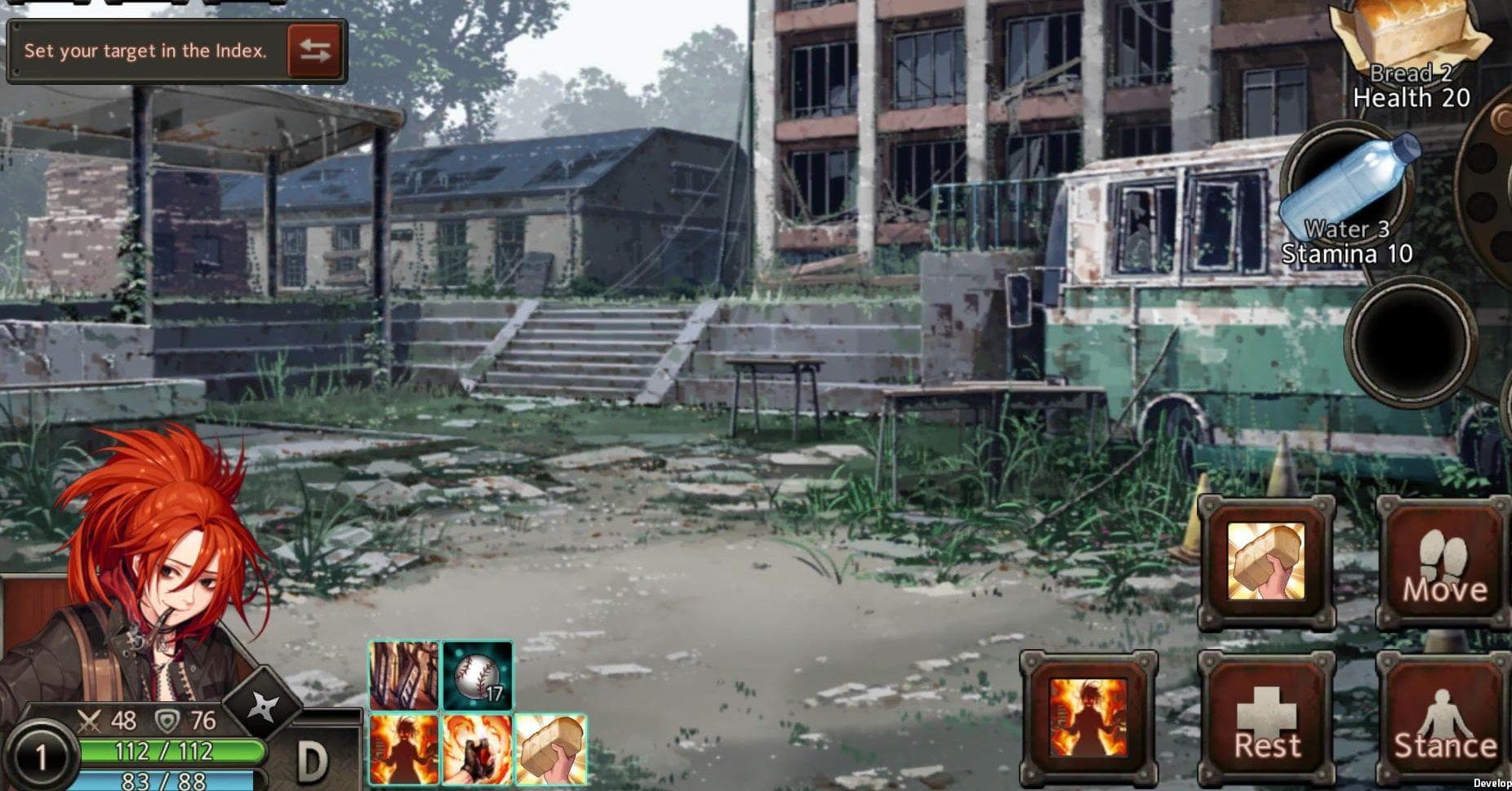Toggle the target-switch arrows button
Screen dimensions: 1512x791
(x=316, y=51)
